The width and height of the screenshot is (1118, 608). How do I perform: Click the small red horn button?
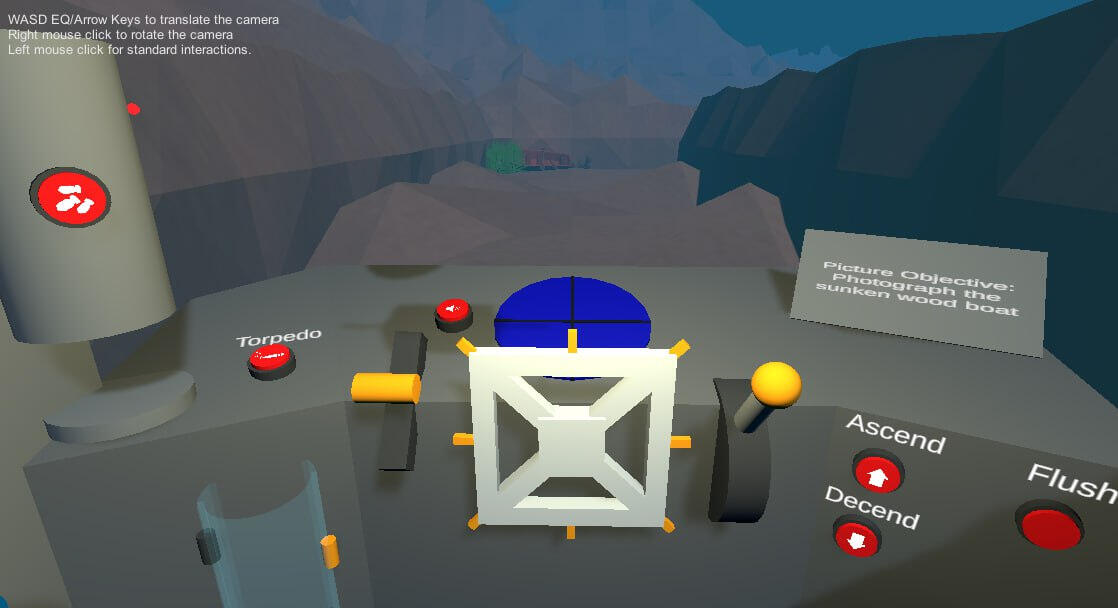[x=454, y=310]
